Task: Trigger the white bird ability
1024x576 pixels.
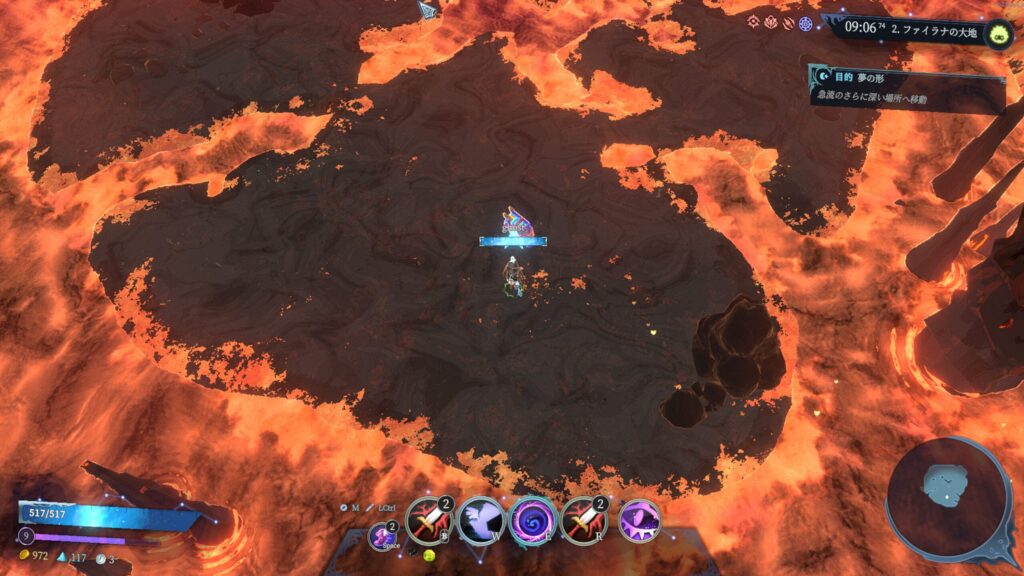Action: click(x=479, y=521)
